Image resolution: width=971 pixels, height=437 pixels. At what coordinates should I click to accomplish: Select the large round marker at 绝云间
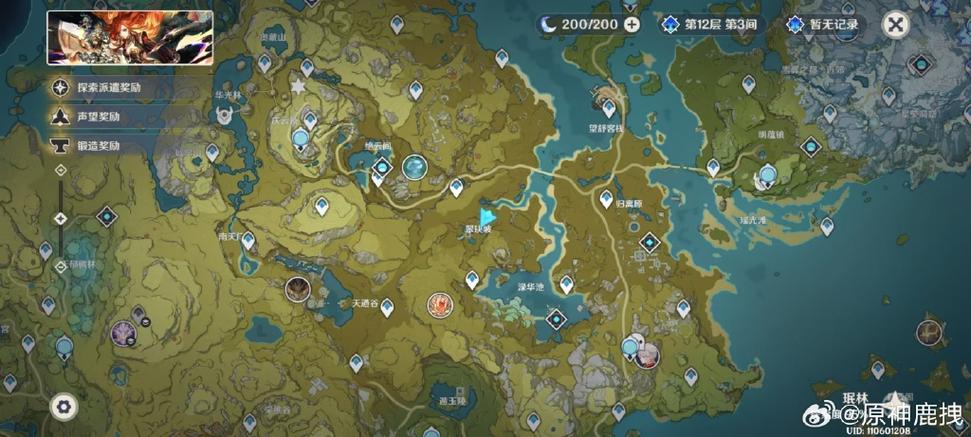(414, 165)
